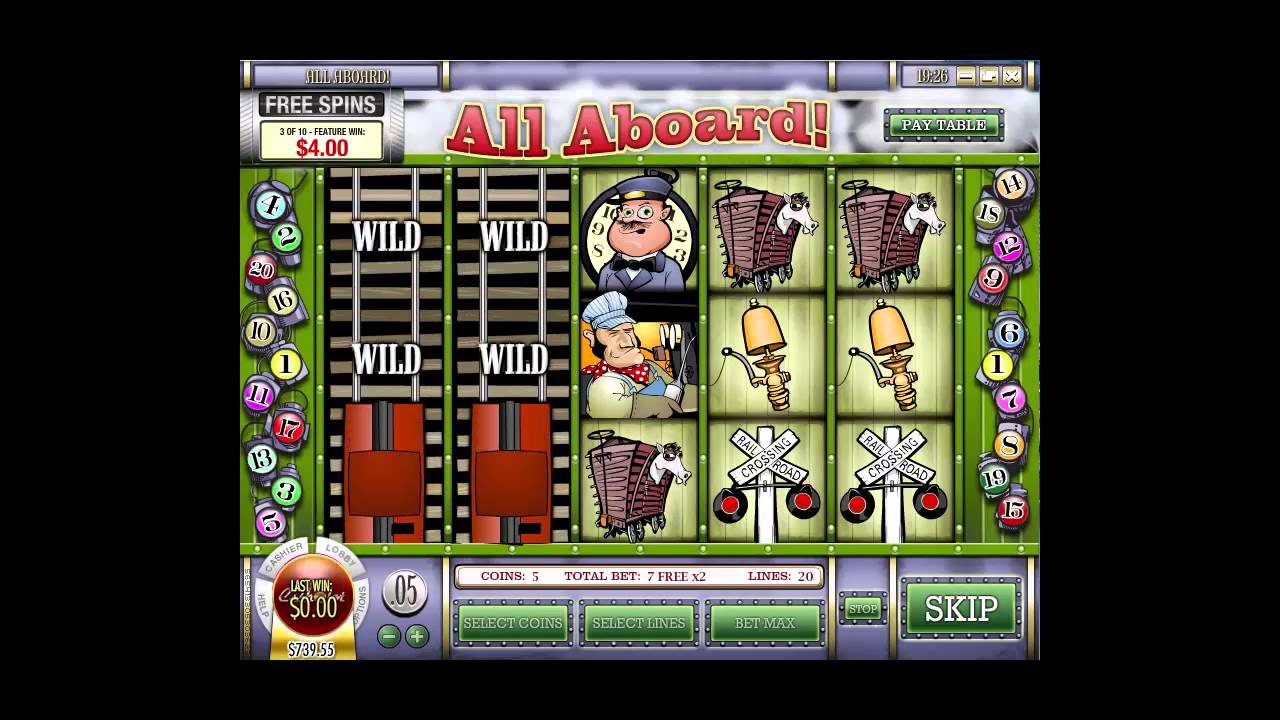Decrease coin value with the minus button
The image size is (1280, 720).
389,635
